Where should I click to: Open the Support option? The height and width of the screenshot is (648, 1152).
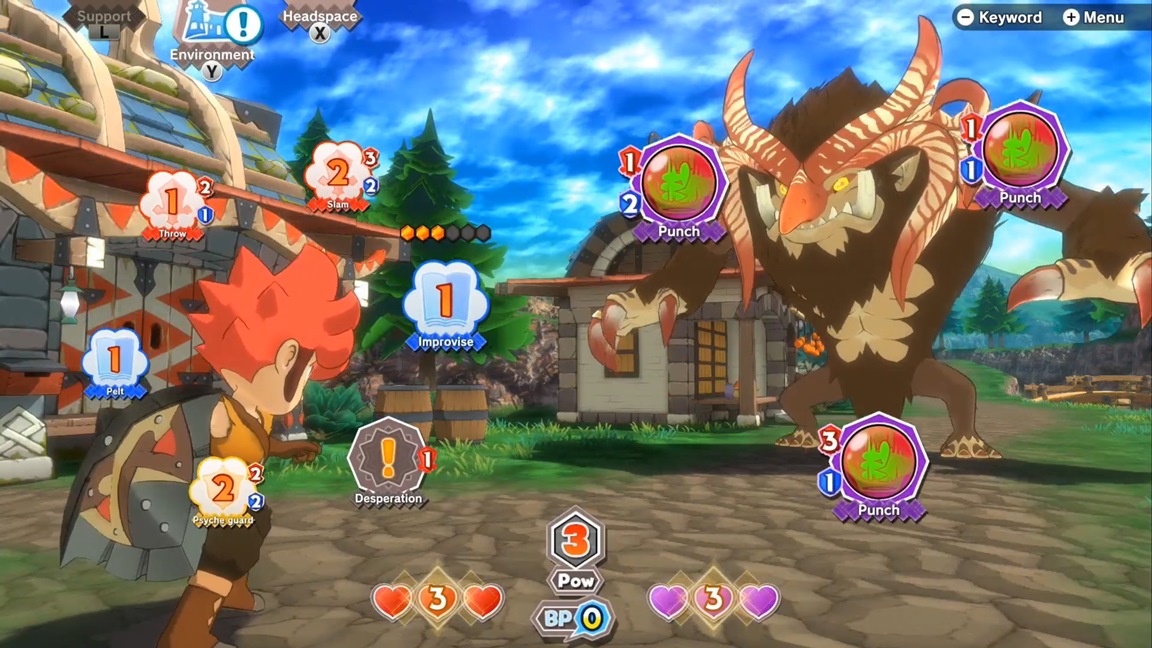click(x=104, y=18)
